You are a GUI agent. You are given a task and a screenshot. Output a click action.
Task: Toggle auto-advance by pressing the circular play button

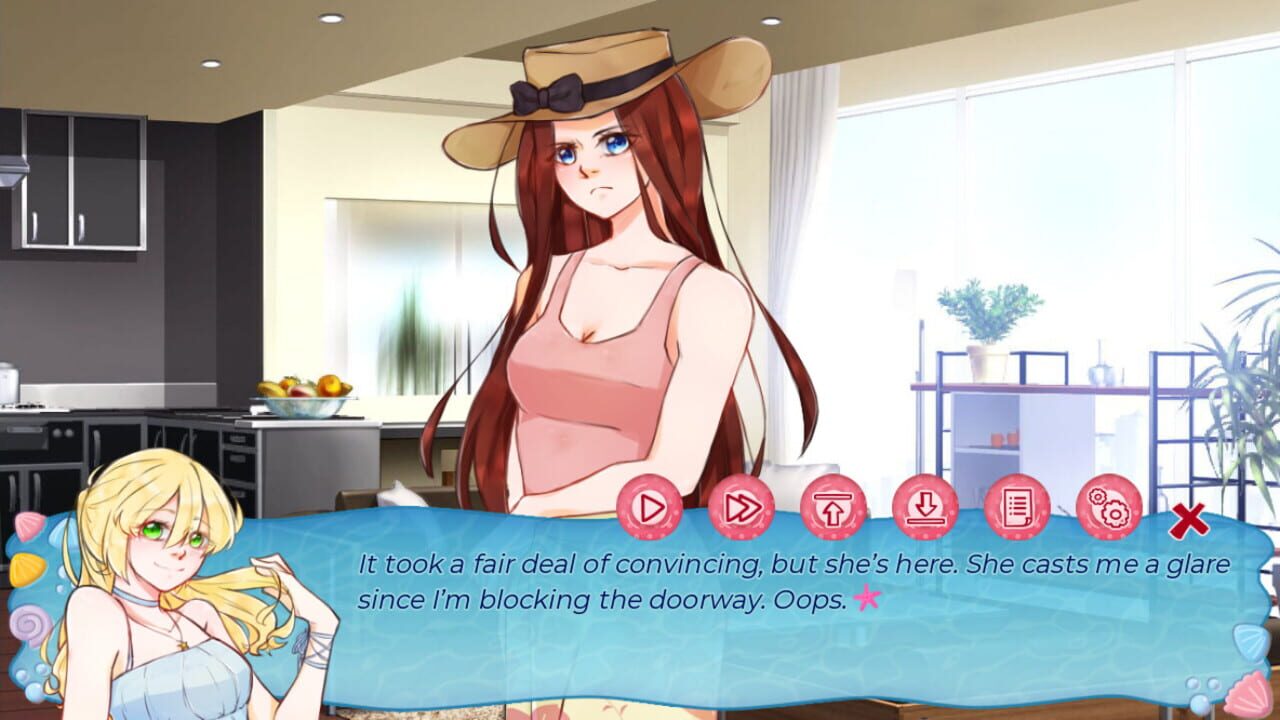pos(648,509)
